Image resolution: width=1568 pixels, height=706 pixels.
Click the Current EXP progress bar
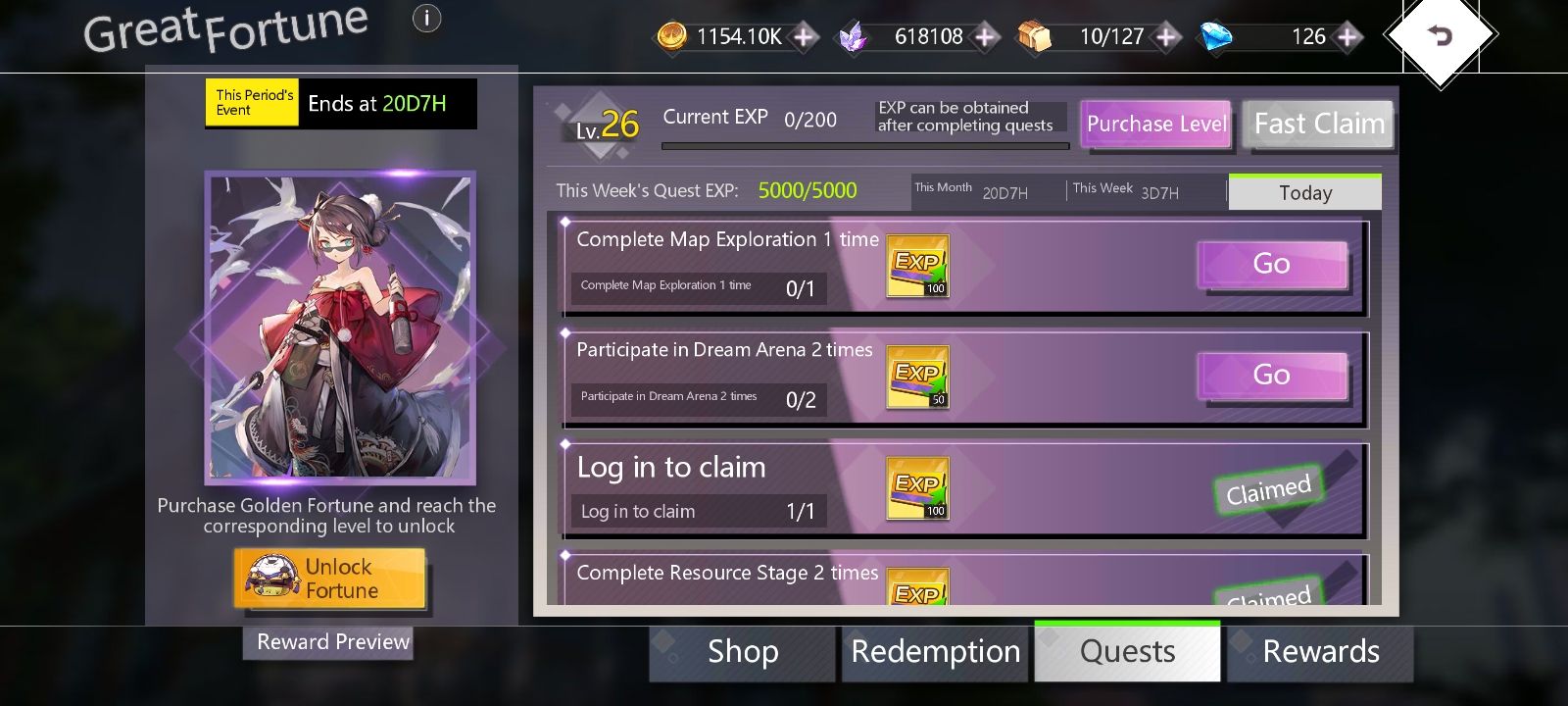click(866, 145)
